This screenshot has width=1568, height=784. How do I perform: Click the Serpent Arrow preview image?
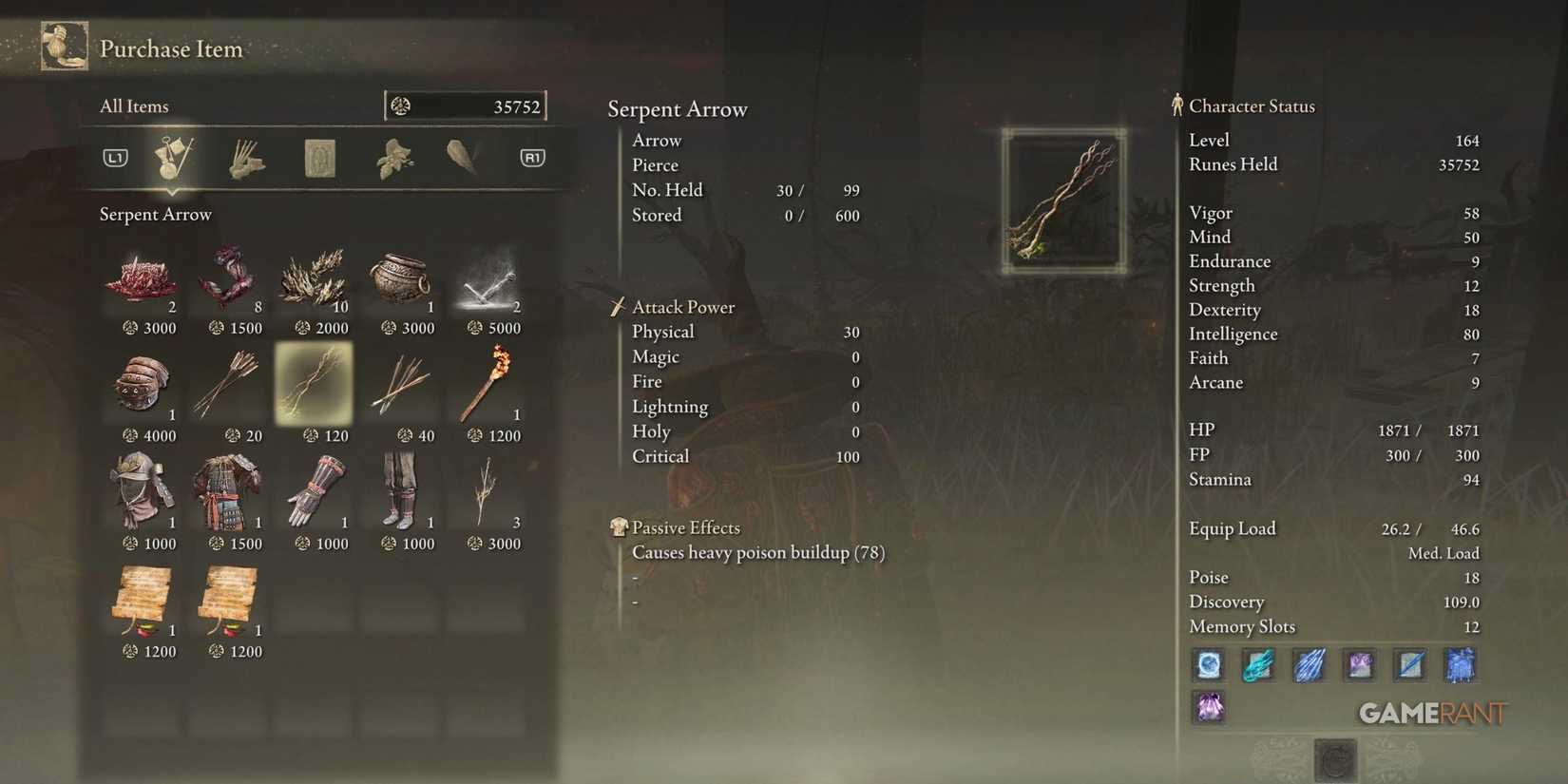pyautogui.click(x=1064, y=200)
